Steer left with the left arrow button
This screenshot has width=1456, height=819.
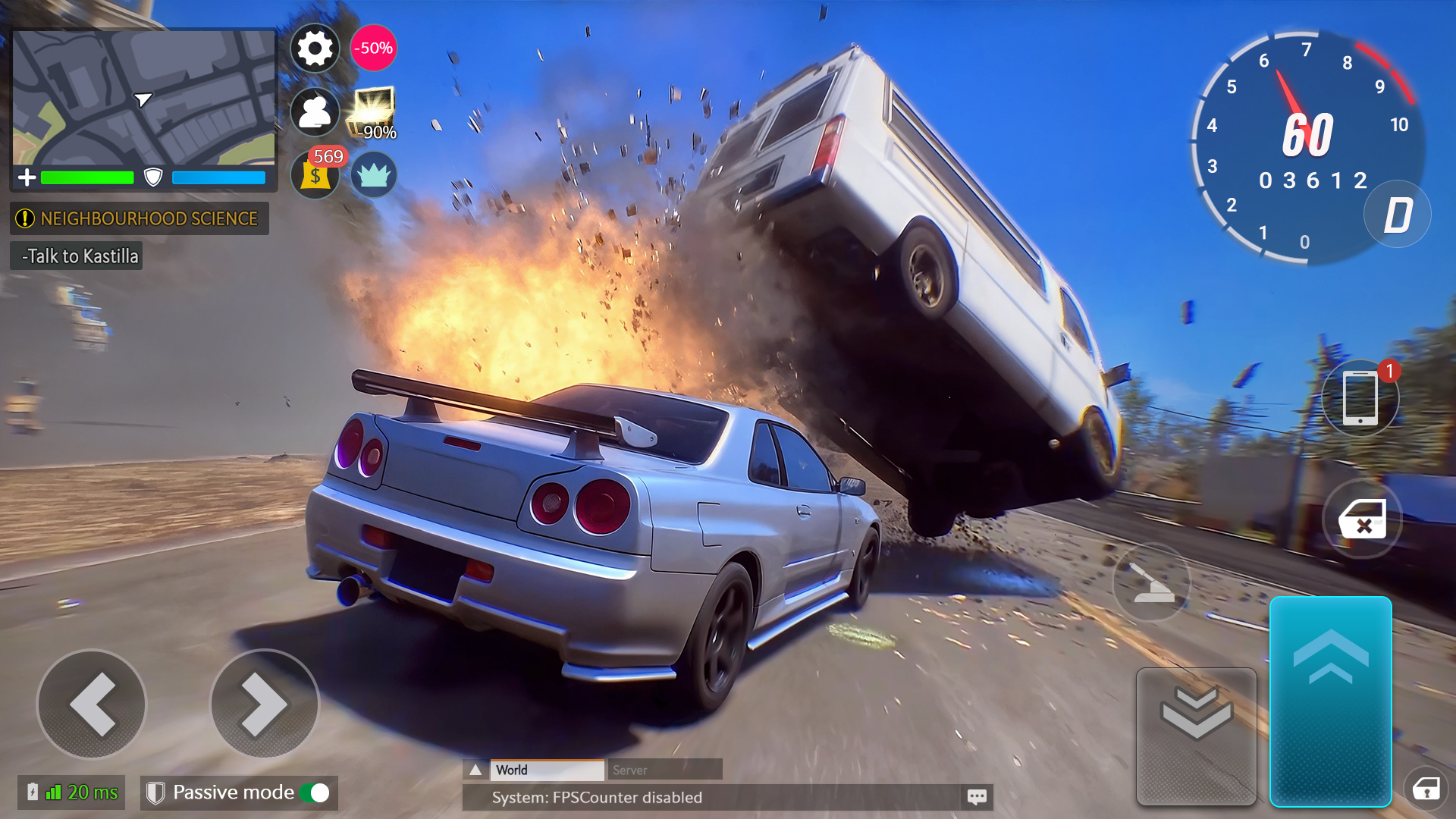click(x=92, y=704)
